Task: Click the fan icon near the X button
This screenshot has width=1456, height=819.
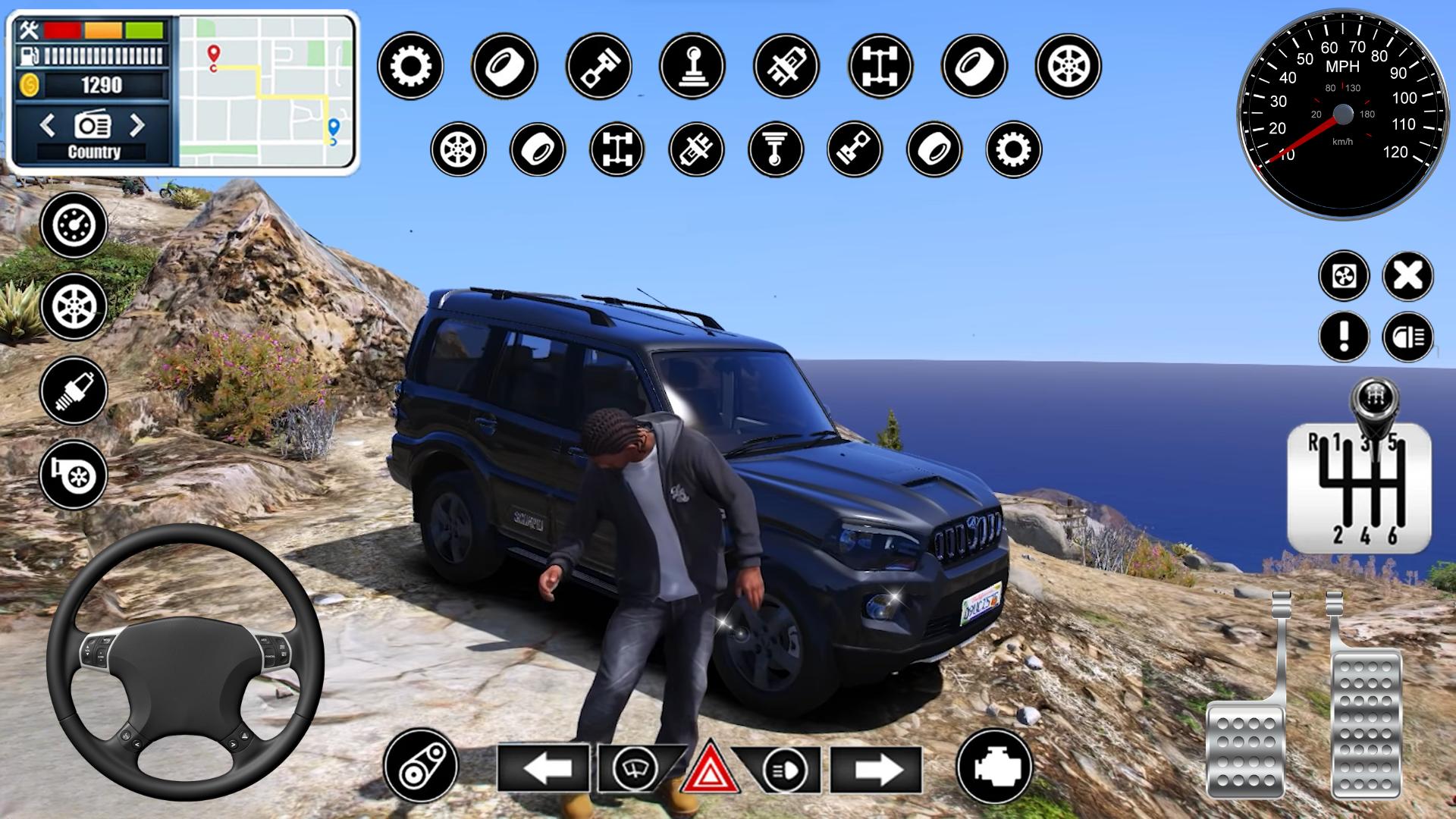Action: tap(1344, 276)
